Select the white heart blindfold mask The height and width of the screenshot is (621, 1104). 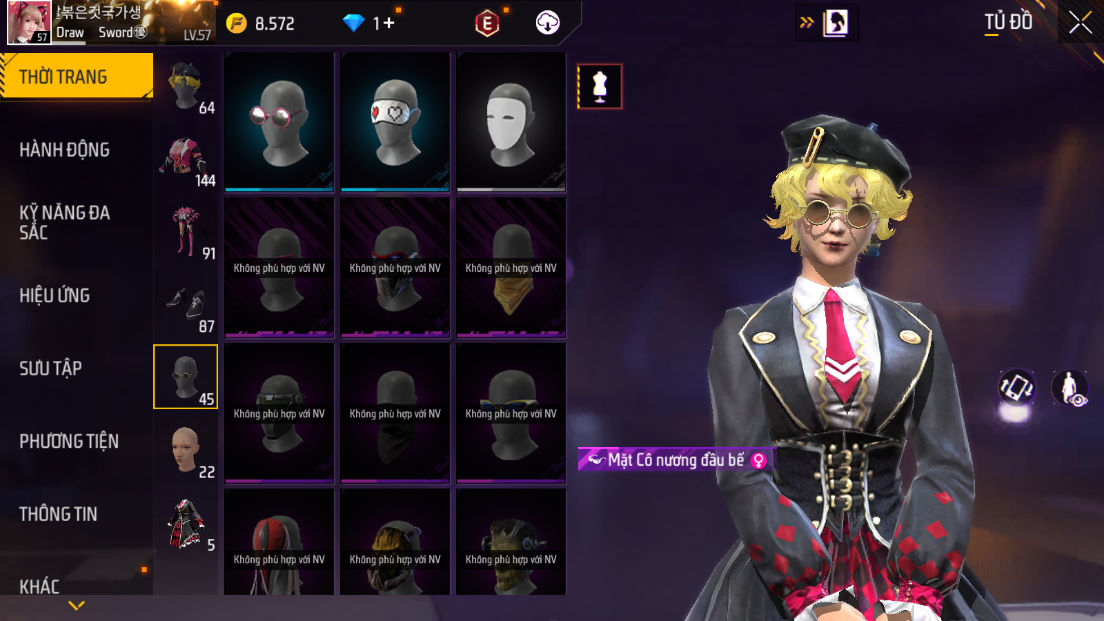click(x=395, y=121)
